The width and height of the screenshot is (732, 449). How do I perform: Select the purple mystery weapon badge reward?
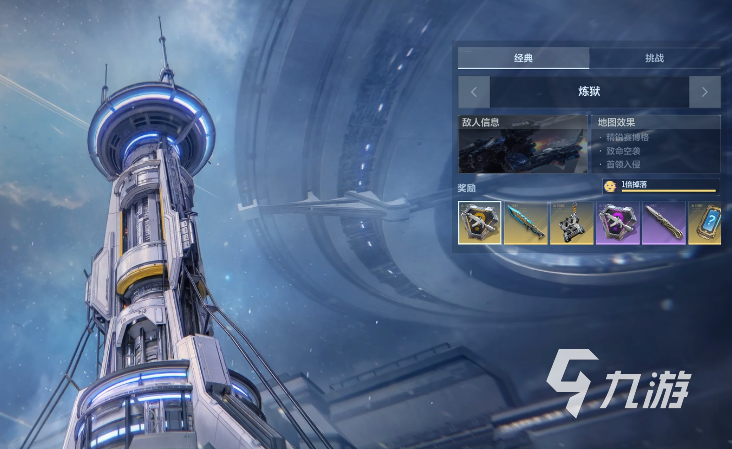tap(618, 222)
